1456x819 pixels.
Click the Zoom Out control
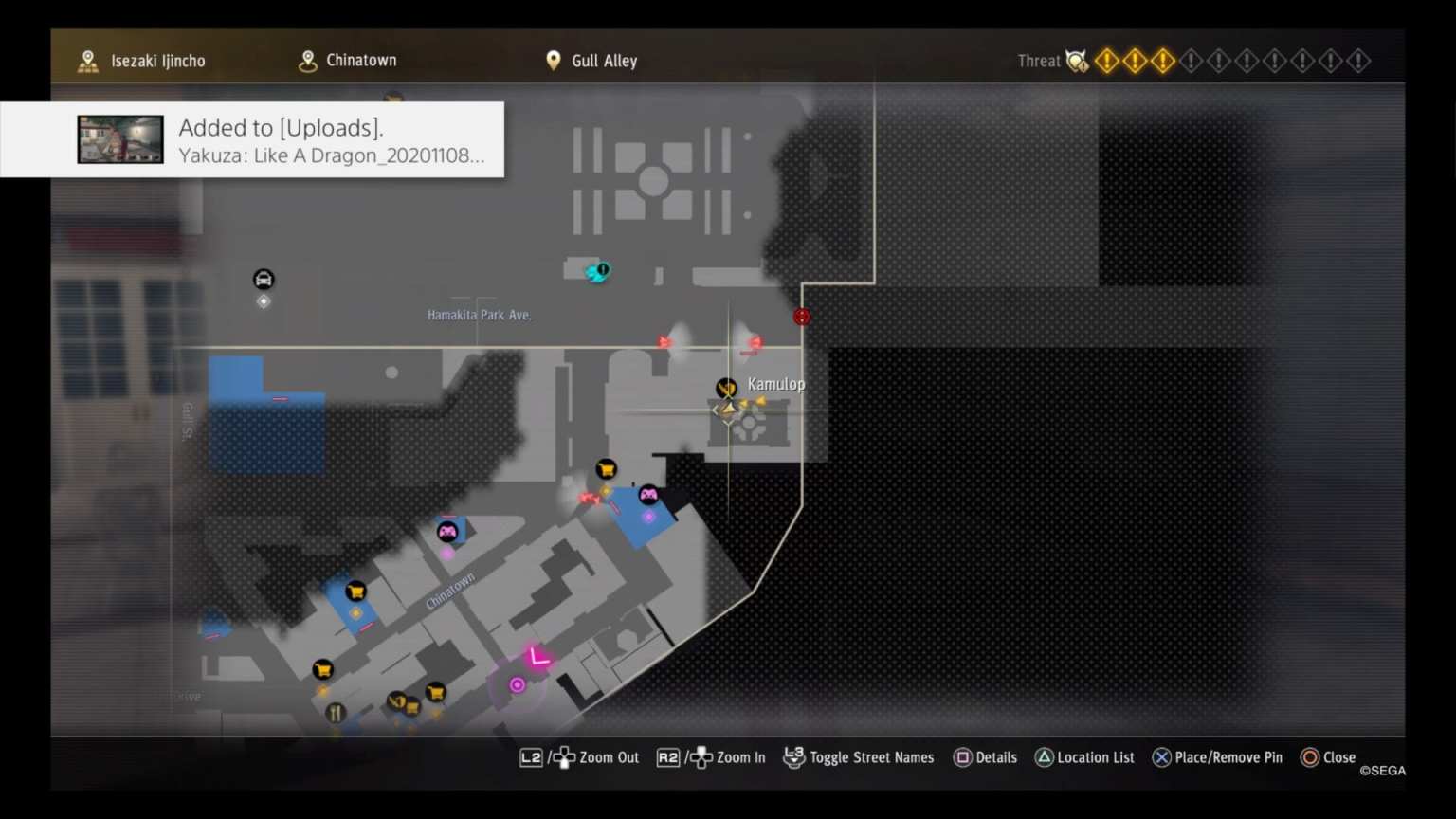580,757
